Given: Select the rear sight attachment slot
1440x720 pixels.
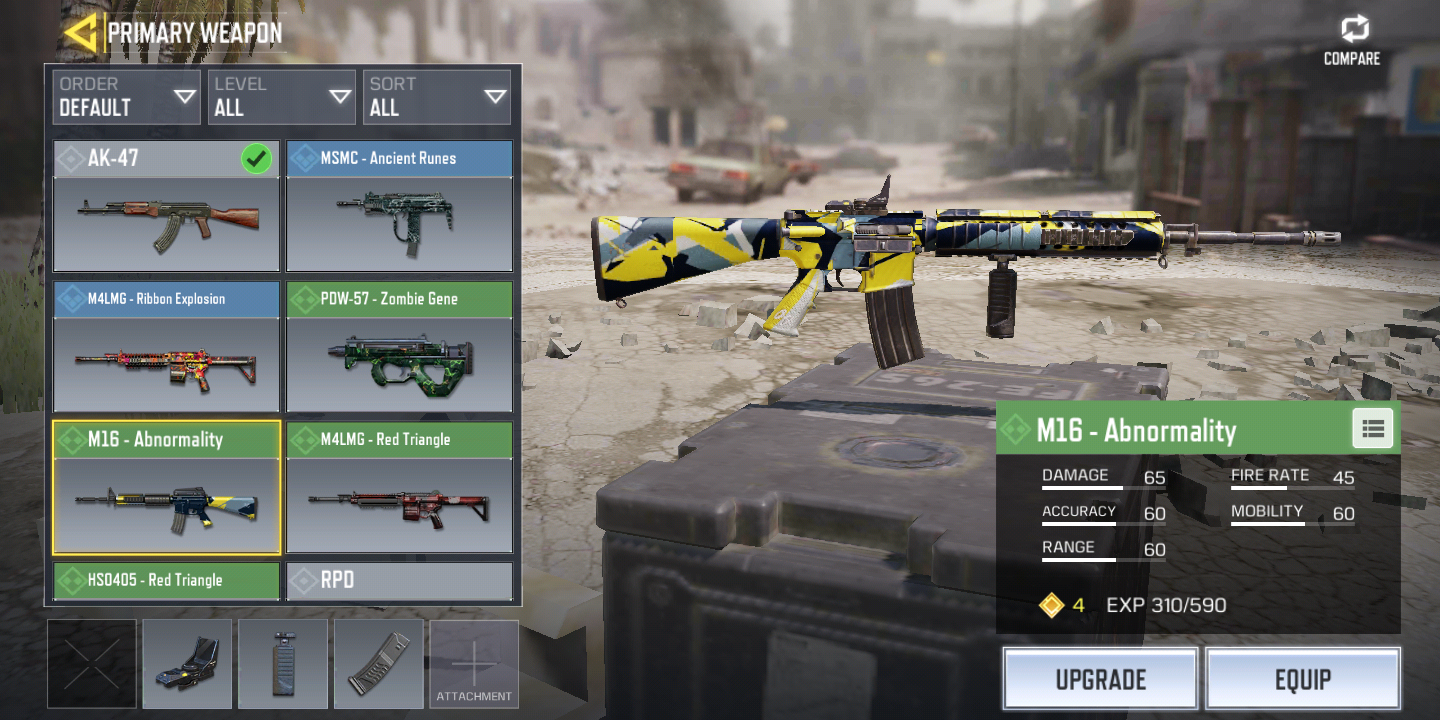Looking at the screenshot, I should (x=187, y=664).
